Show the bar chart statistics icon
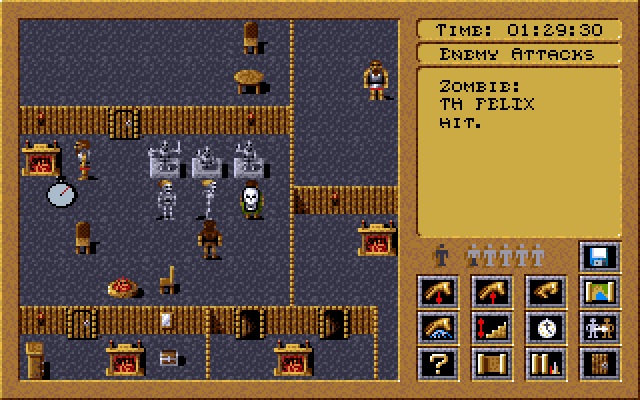The image size is (640, 400). (x=546, y=362)
